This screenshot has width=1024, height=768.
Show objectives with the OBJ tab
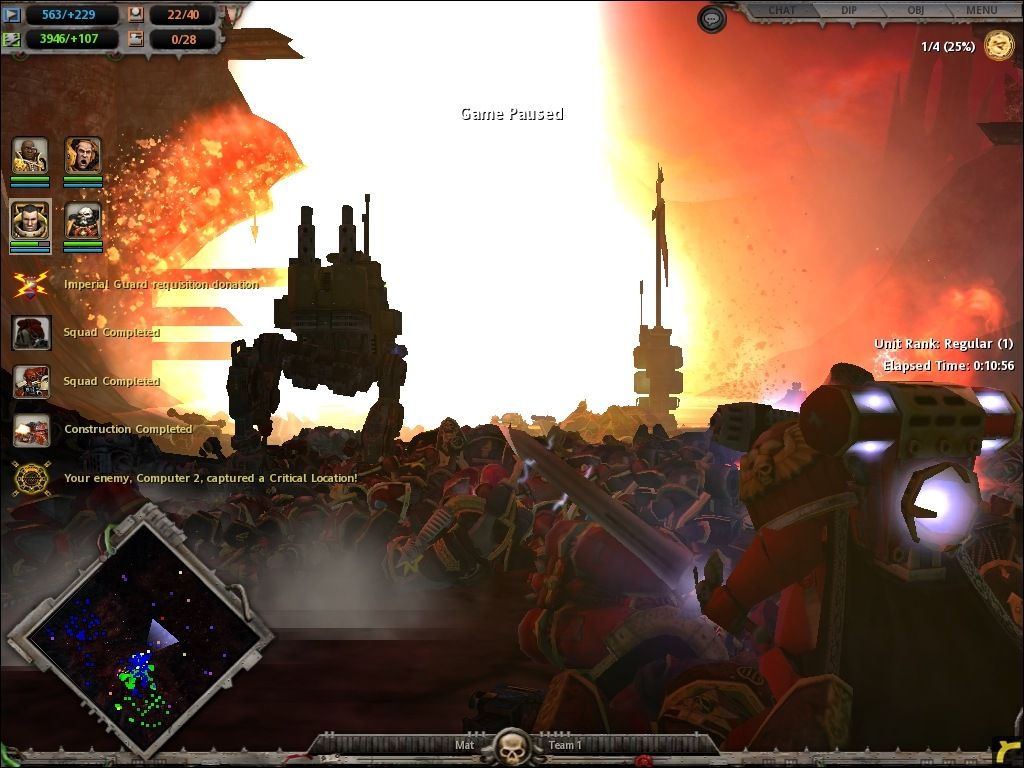pyautogui.click(x=915, y=11)
